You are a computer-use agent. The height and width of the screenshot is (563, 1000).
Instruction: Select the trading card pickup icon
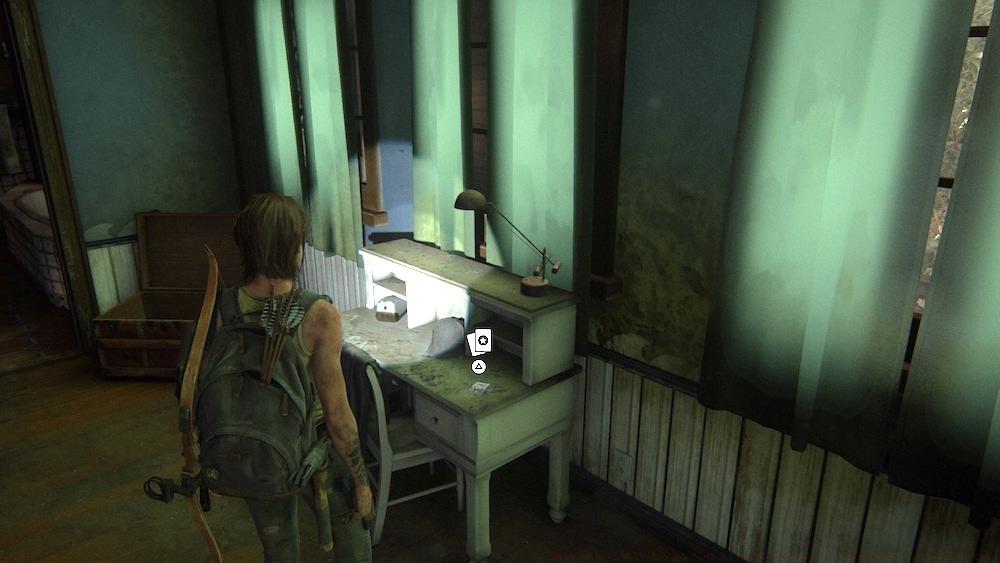[x=479, y=342]
